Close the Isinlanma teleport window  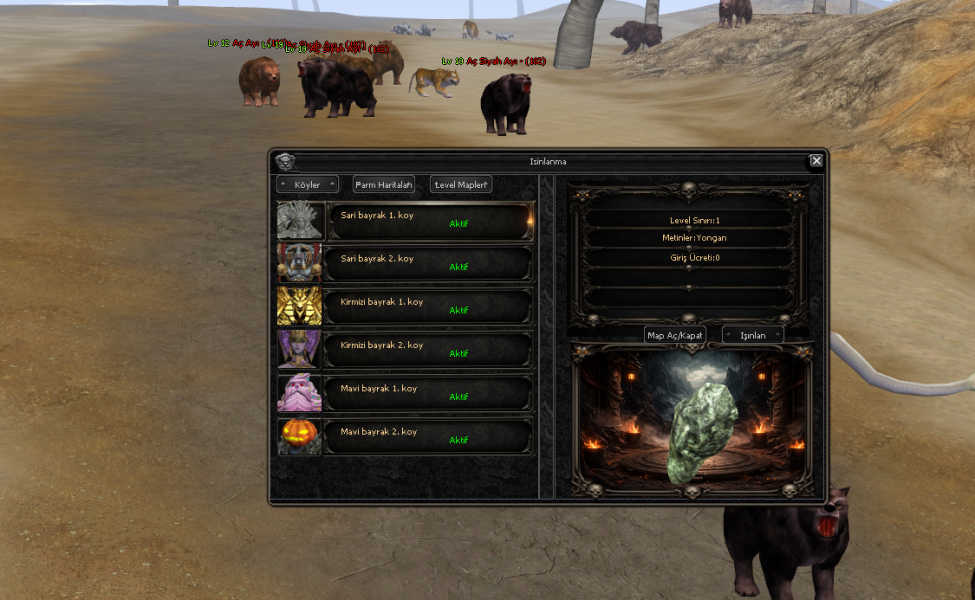click(816, 161)
